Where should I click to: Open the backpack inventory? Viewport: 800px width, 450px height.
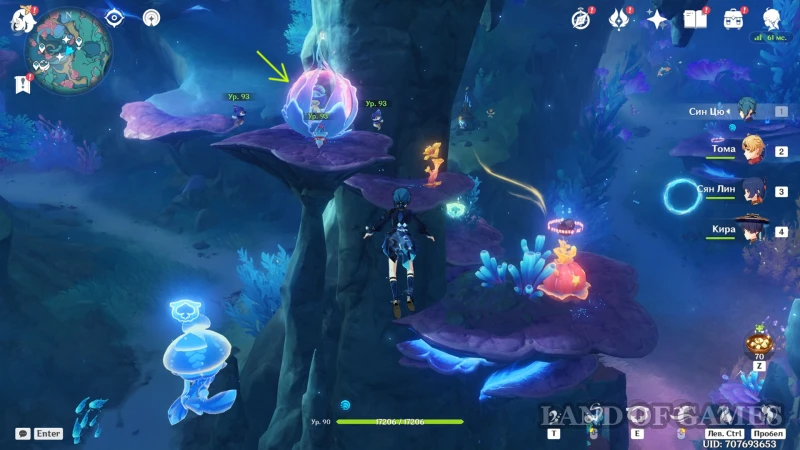[733, 18]
